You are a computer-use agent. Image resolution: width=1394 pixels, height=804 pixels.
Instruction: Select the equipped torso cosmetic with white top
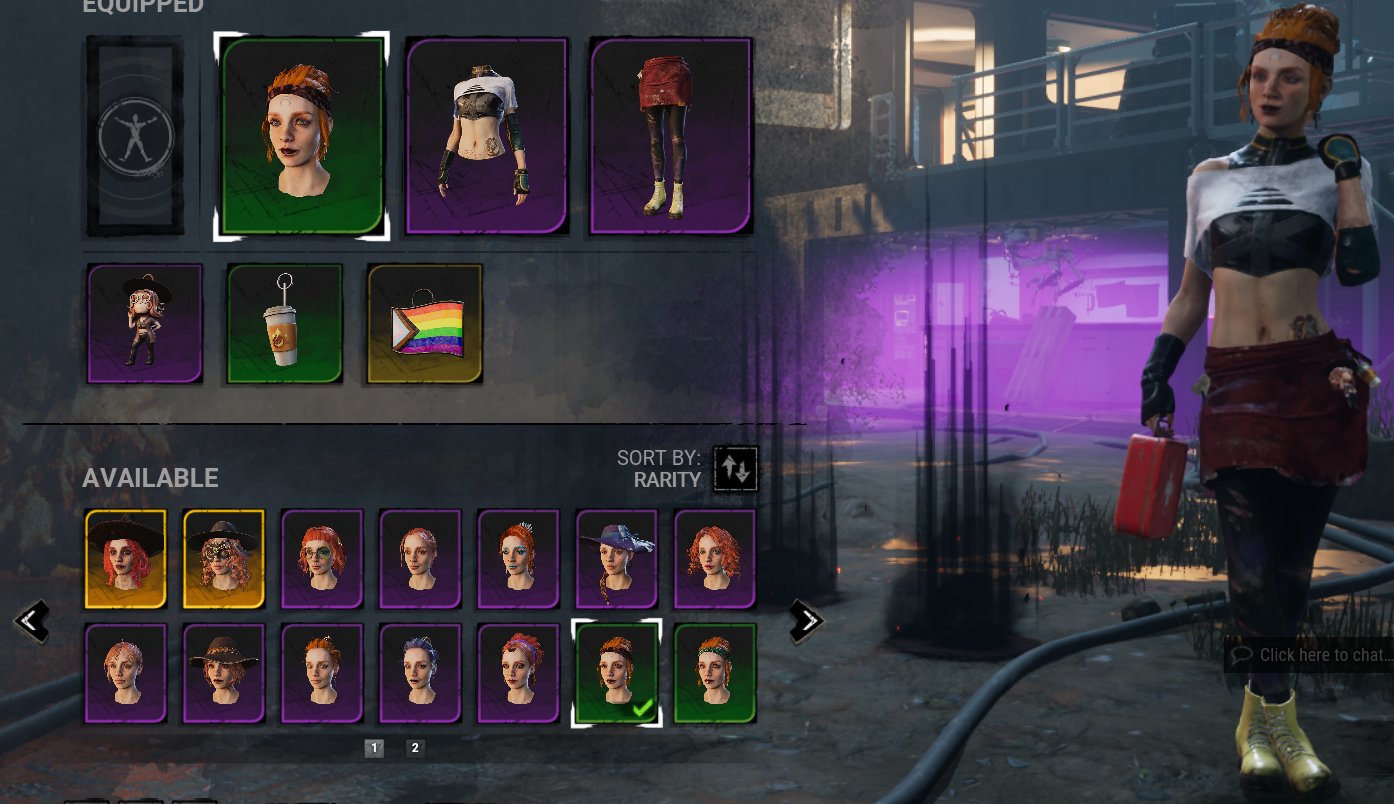[x=486, y=137]
